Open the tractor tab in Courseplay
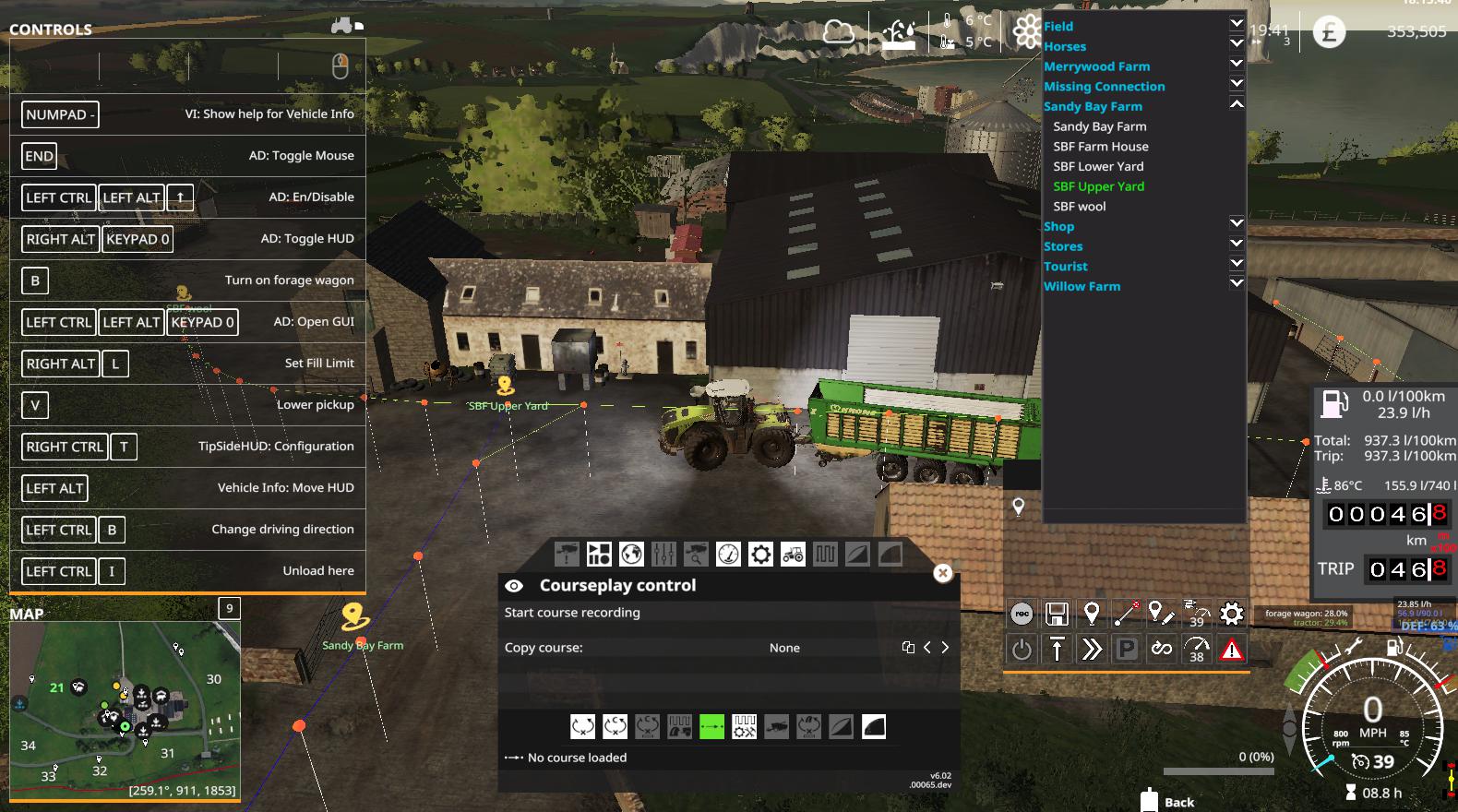Image resolution: width=1458 pixels, height=812 pixels. point(793,555)
